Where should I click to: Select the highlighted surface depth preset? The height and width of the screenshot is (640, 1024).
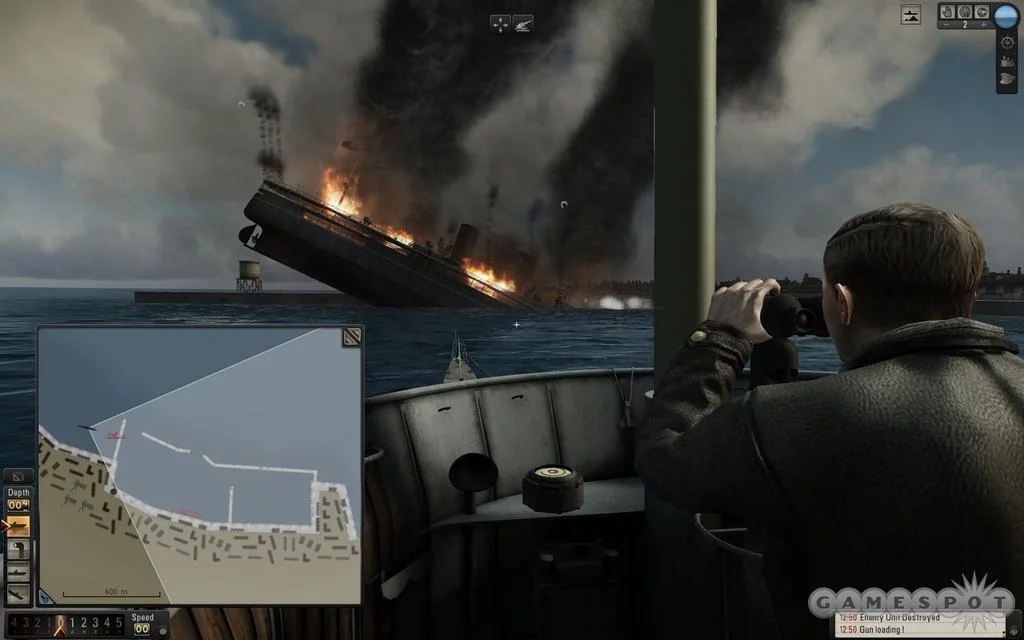[19, 526]
